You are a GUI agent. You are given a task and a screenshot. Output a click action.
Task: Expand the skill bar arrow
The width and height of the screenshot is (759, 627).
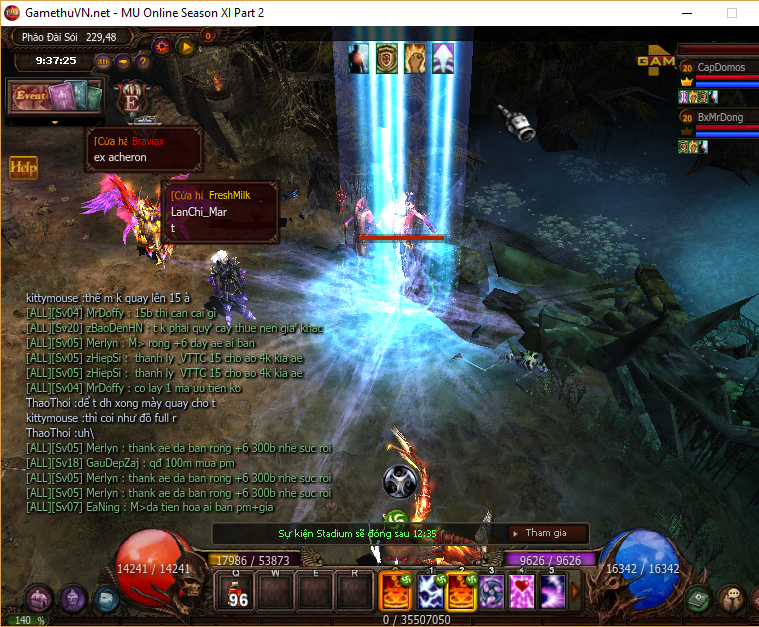pyautogui.click(x=574, y=592)
